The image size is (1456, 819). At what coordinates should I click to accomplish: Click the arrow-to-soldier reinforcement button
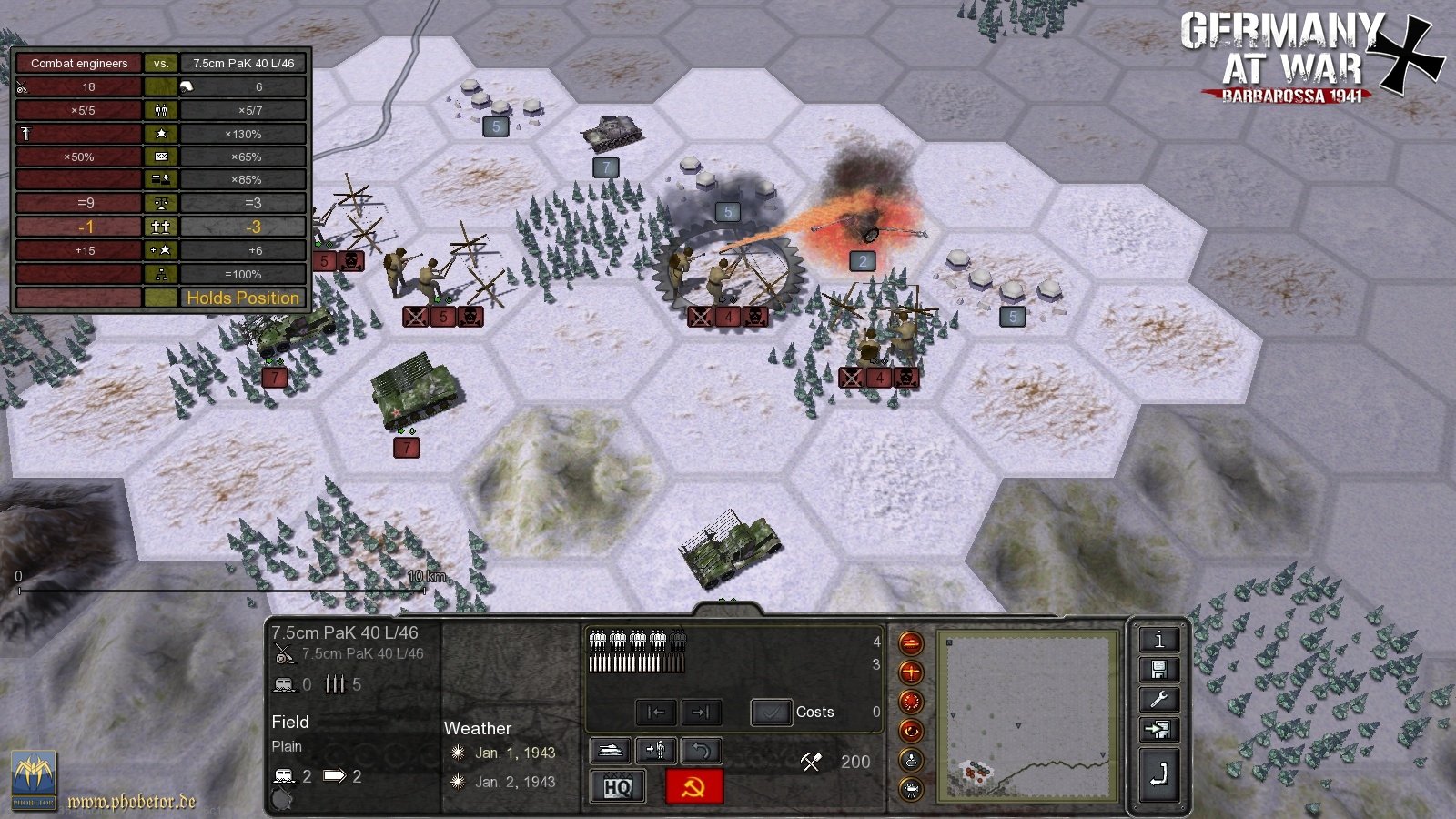pos(655,750)
